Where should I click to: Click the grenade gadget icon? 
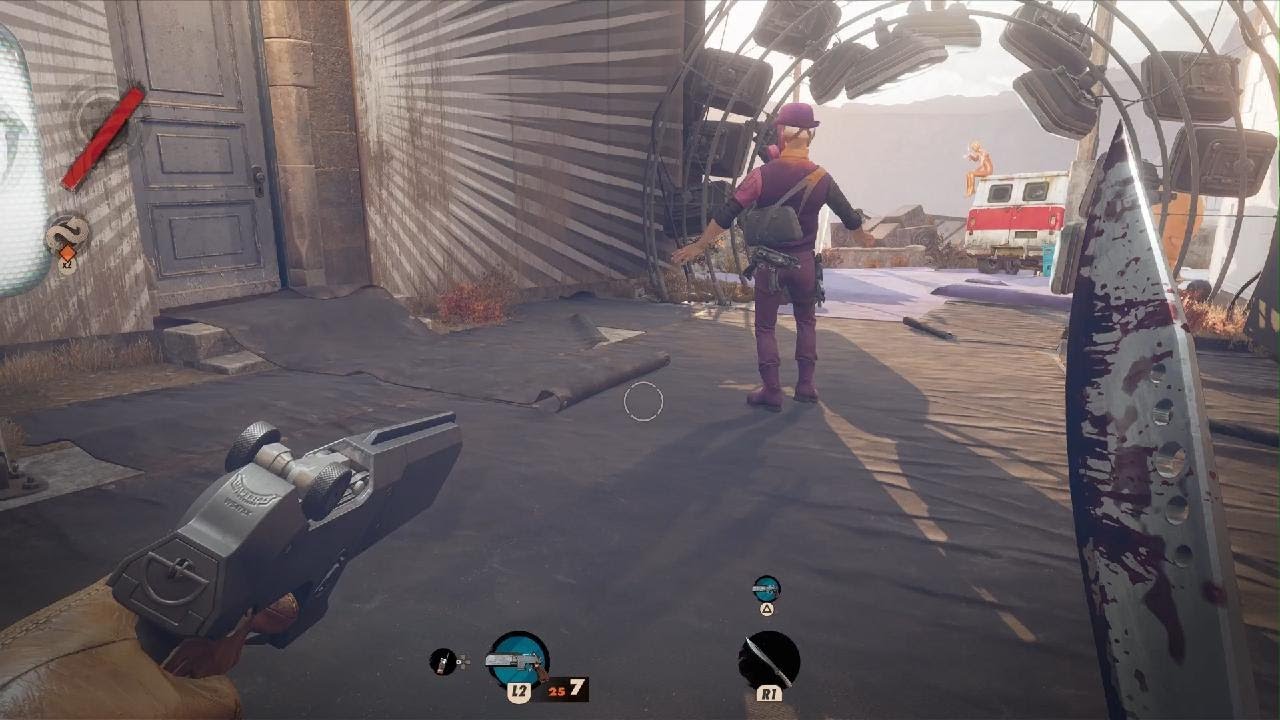click(x=443, y=661)
